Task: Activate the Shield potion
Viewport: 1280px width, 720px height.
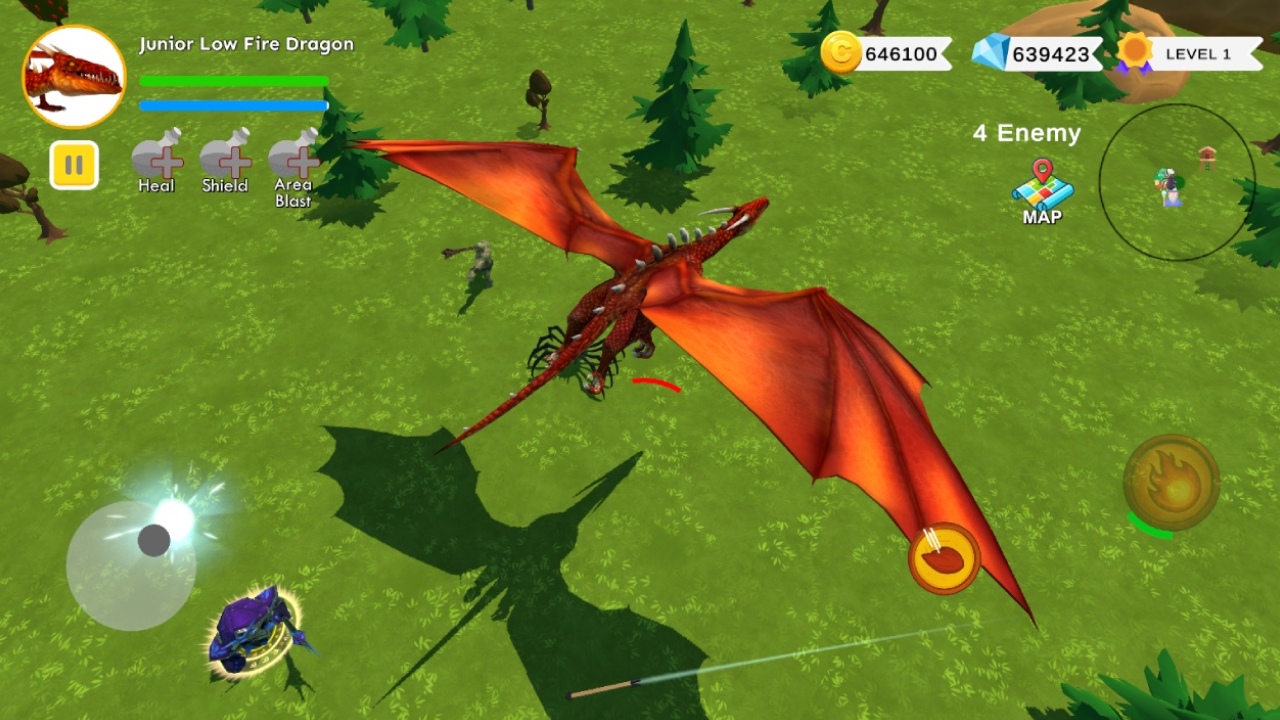Action: [x=225, y=158]
